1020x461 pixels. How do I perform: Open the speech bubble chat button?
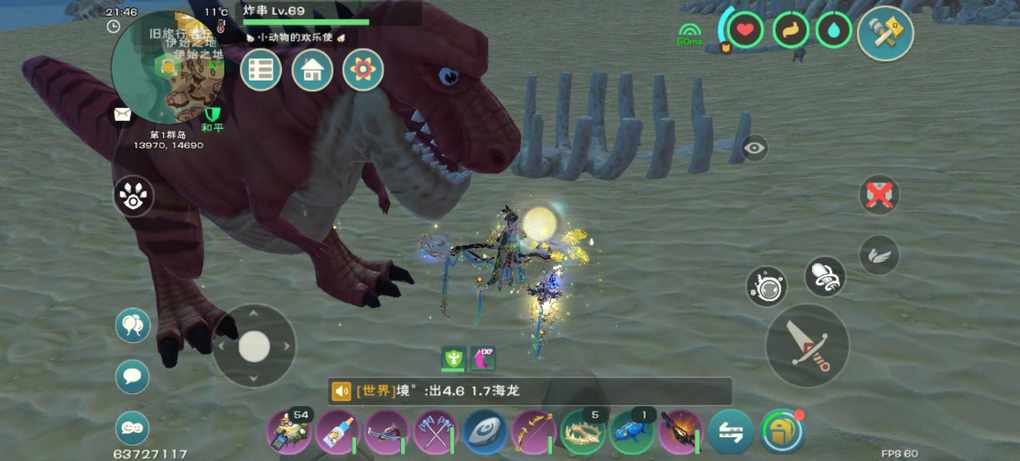(x=132, y=377)
